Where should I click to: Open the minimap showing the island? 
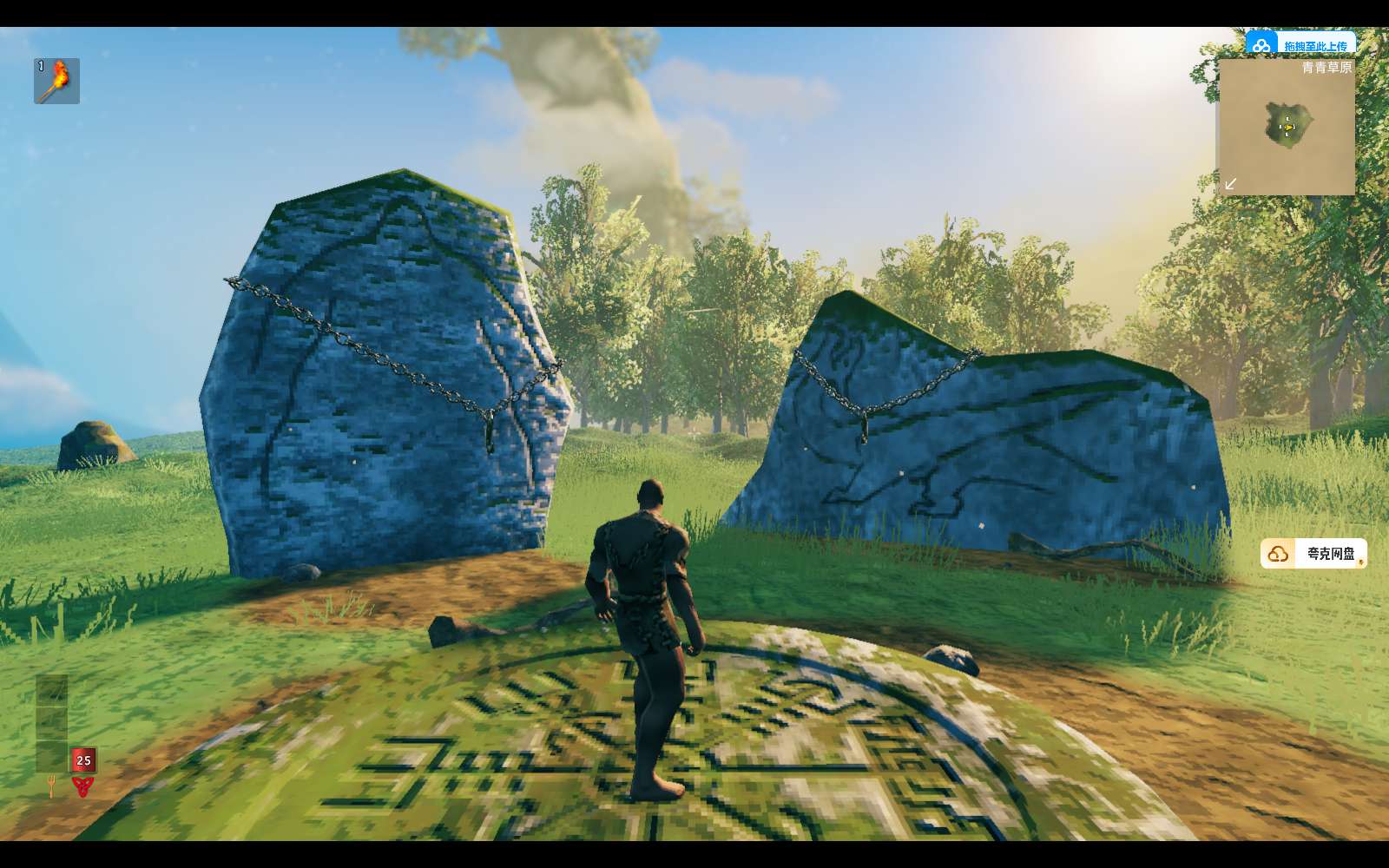(1287, 127)
